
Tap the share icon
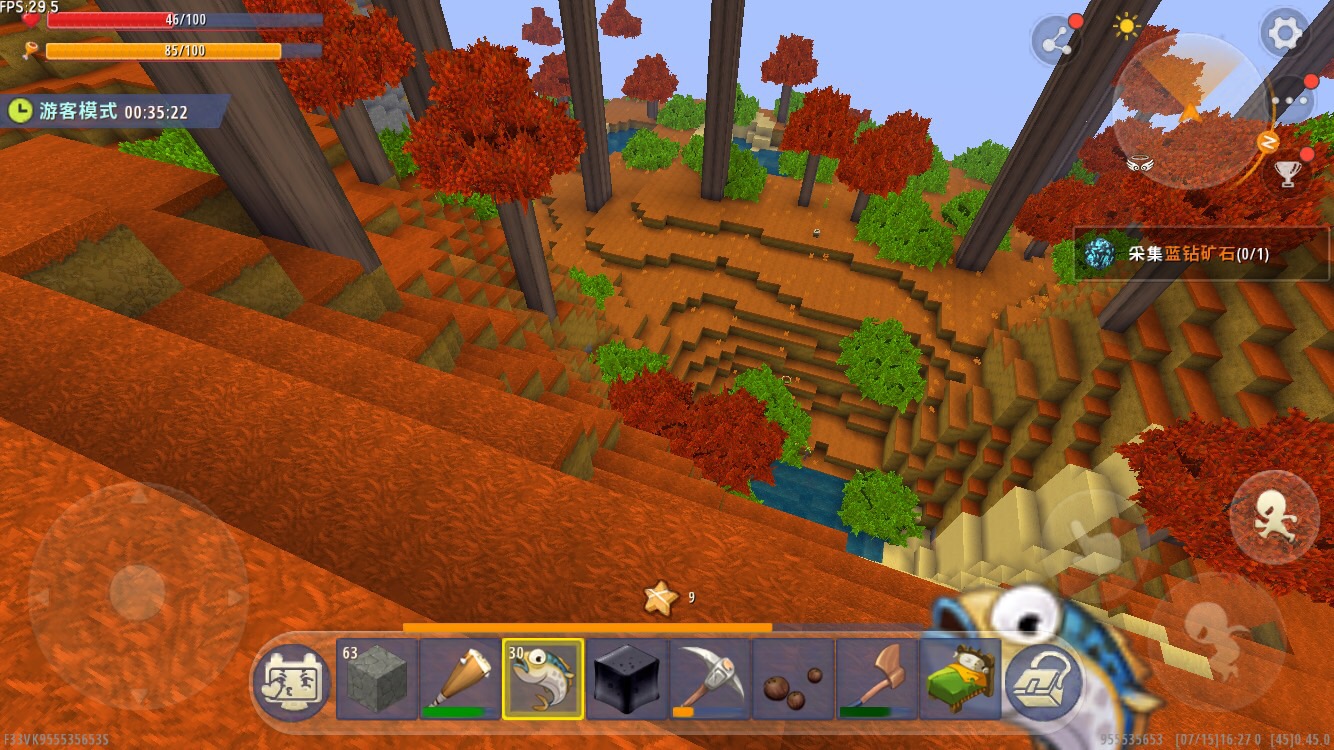1056,41
